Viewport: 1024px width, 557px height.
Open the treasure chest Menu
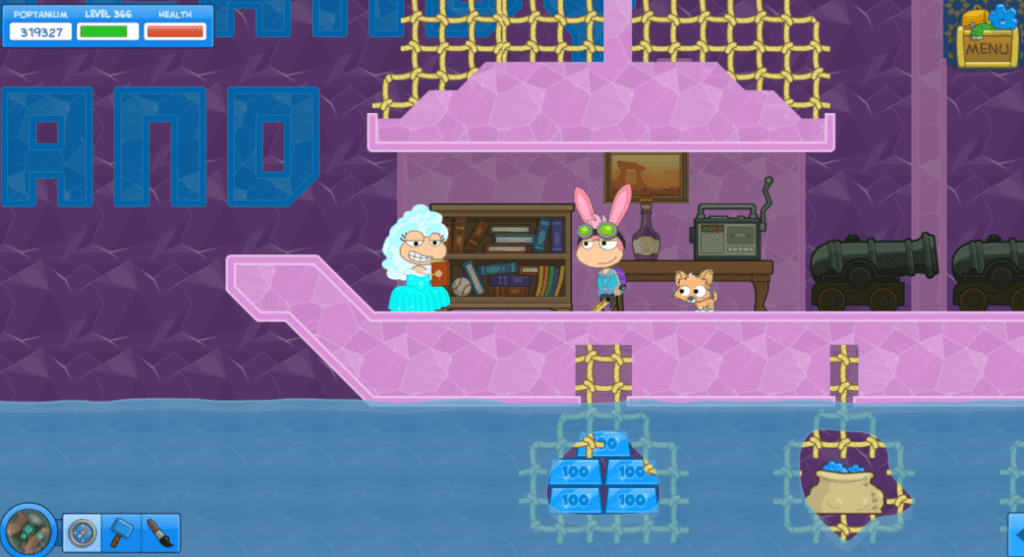coord(986,40)
